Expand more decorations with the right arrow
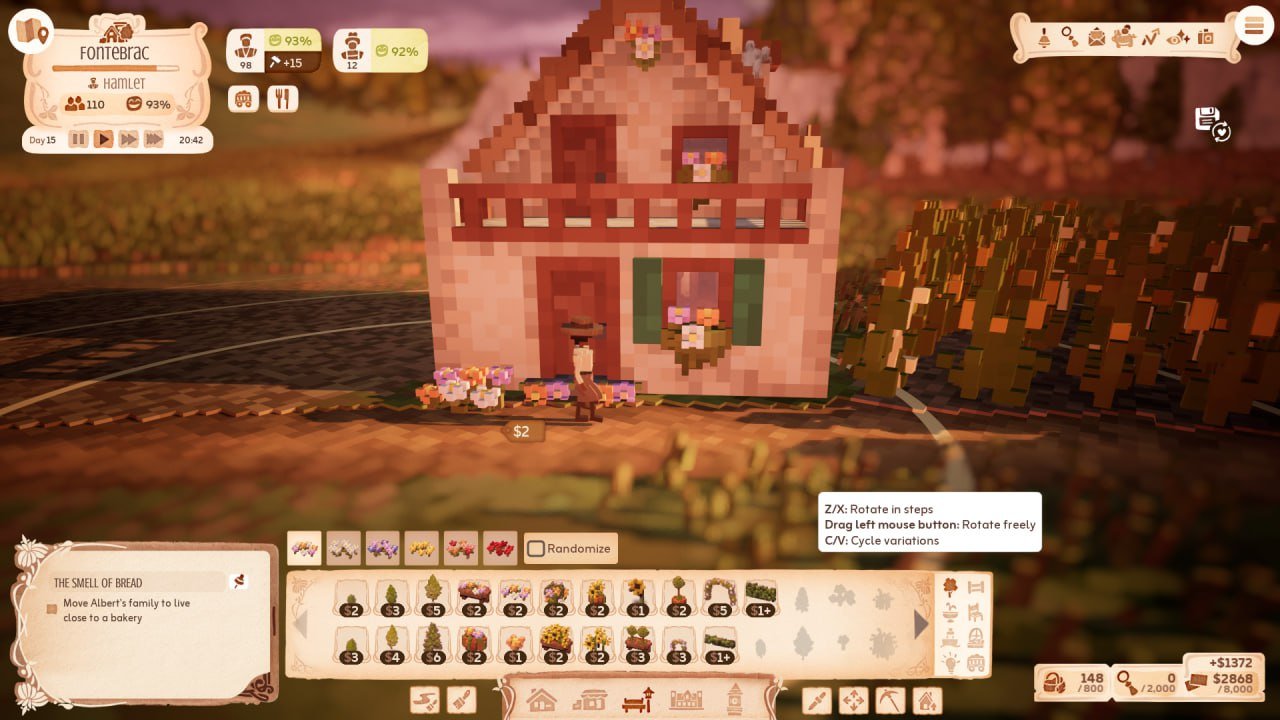Viewport: 1280px width, 720px height. coord(920,625)
